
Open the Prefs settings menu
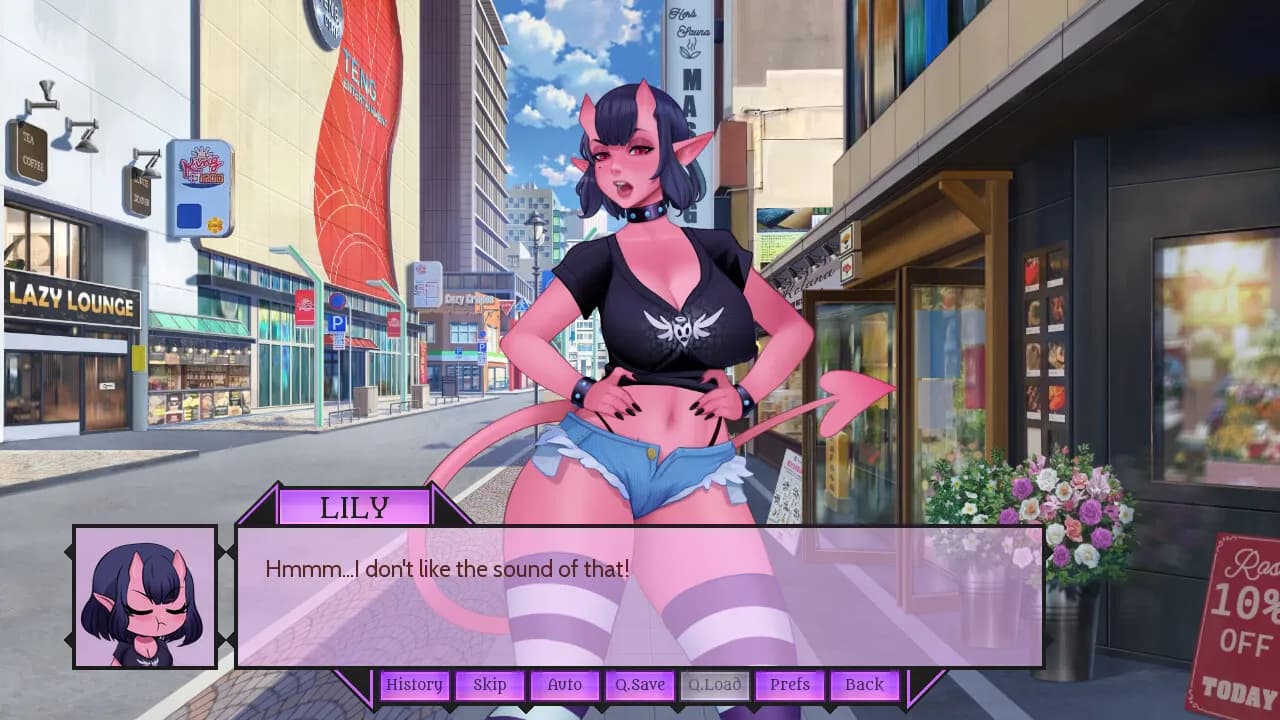789,685
